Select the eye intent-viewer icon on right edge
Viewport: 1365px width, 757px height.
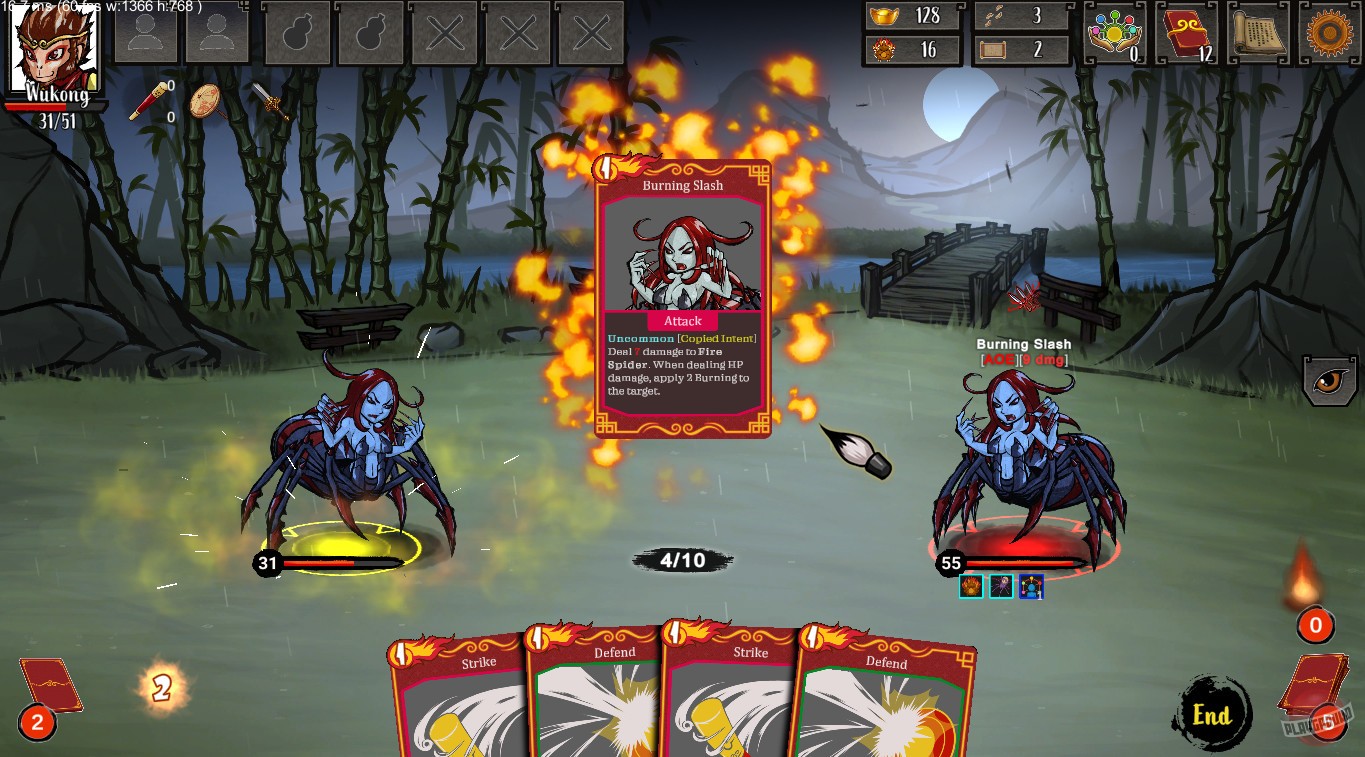click(x=1330, y=381)
